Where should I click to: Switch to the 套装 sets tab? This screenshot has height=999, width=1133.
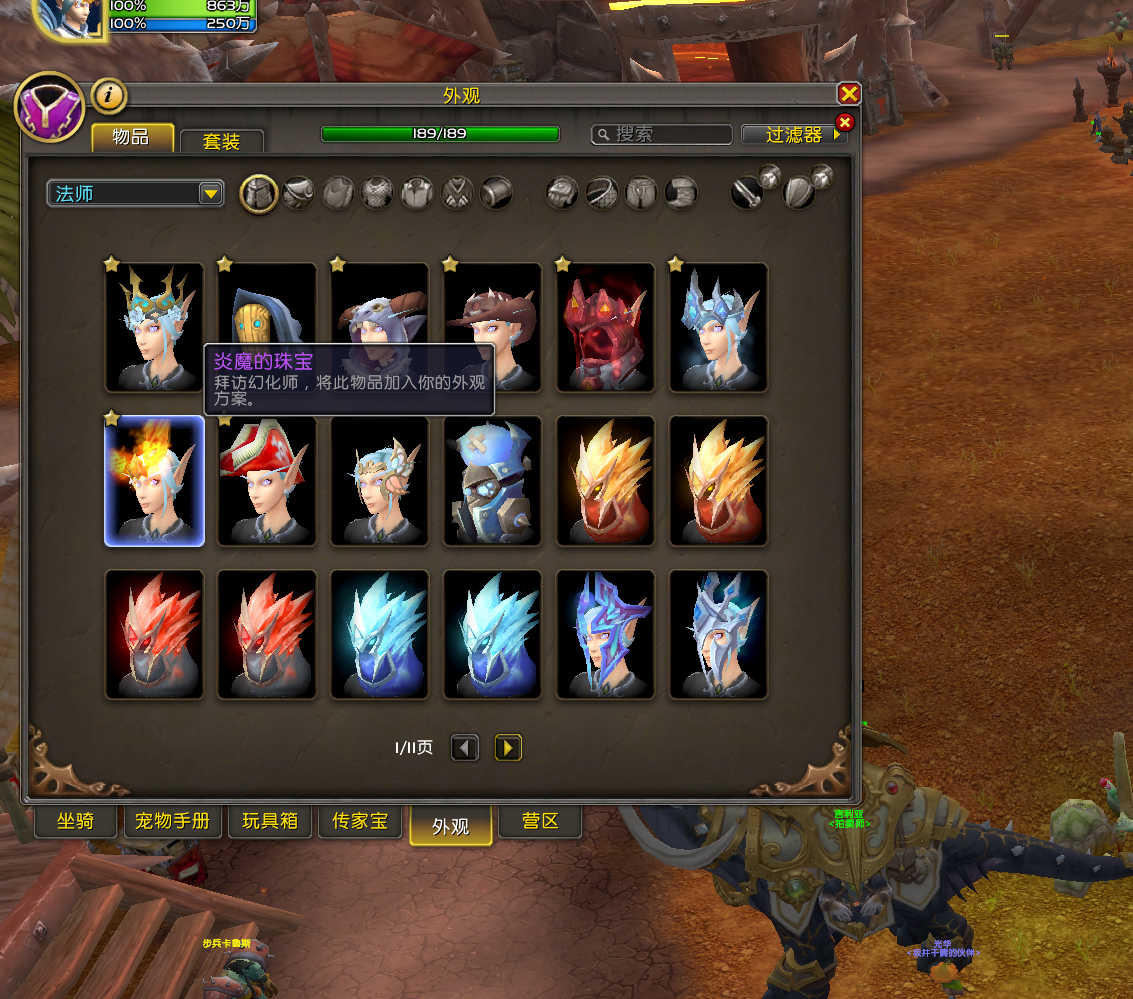tap(221, 141)
